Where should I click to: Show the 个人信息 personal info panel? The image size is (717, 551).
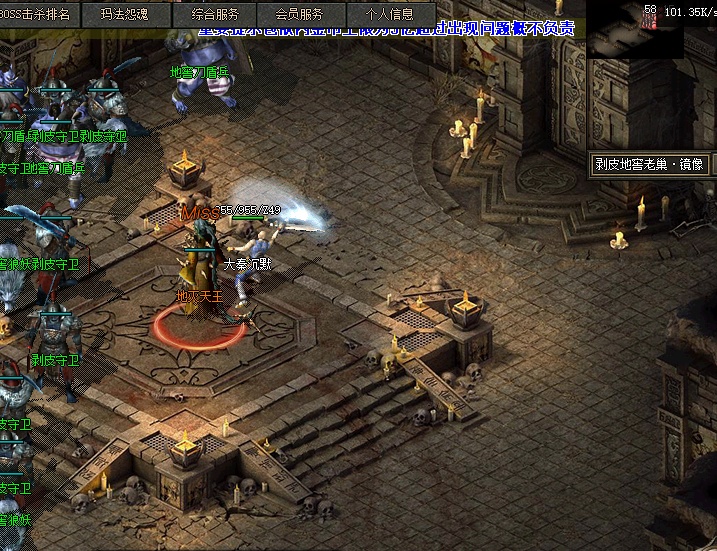tap(390, 14)
